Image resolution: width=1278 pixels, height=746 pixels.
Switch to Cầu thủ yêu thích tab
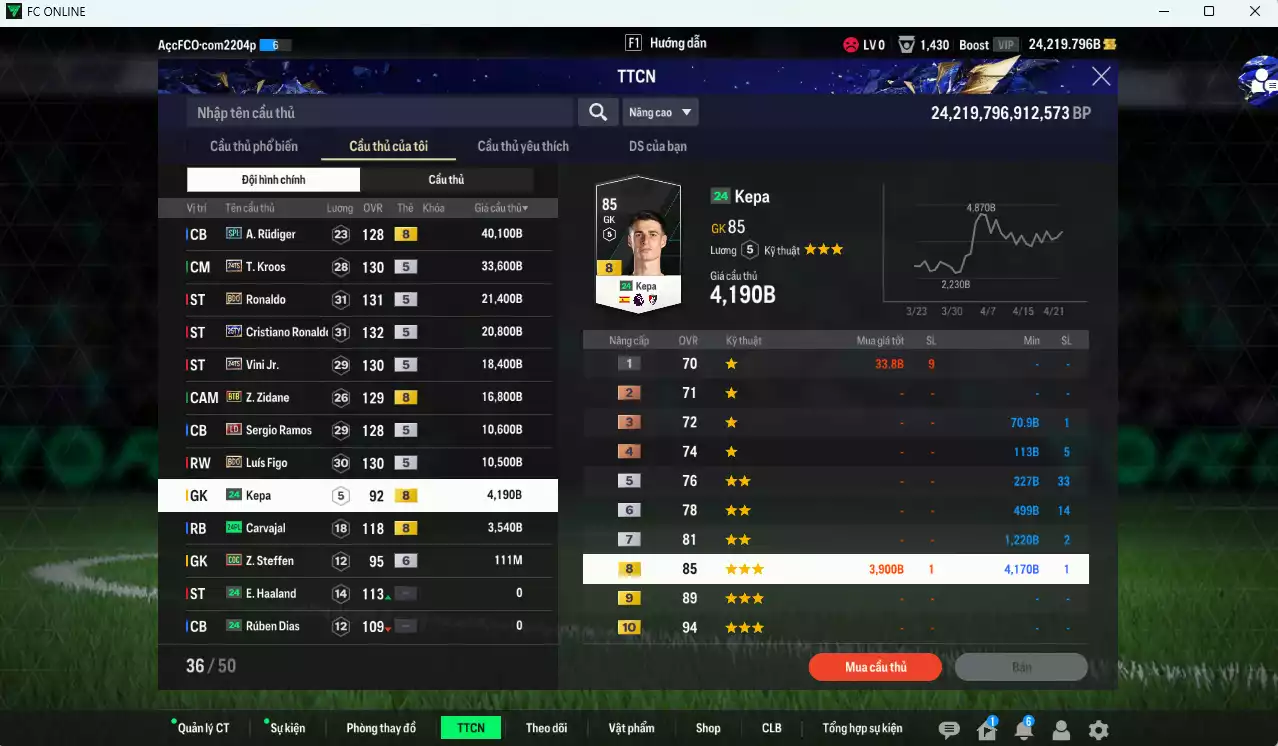[x=523, y=146]
